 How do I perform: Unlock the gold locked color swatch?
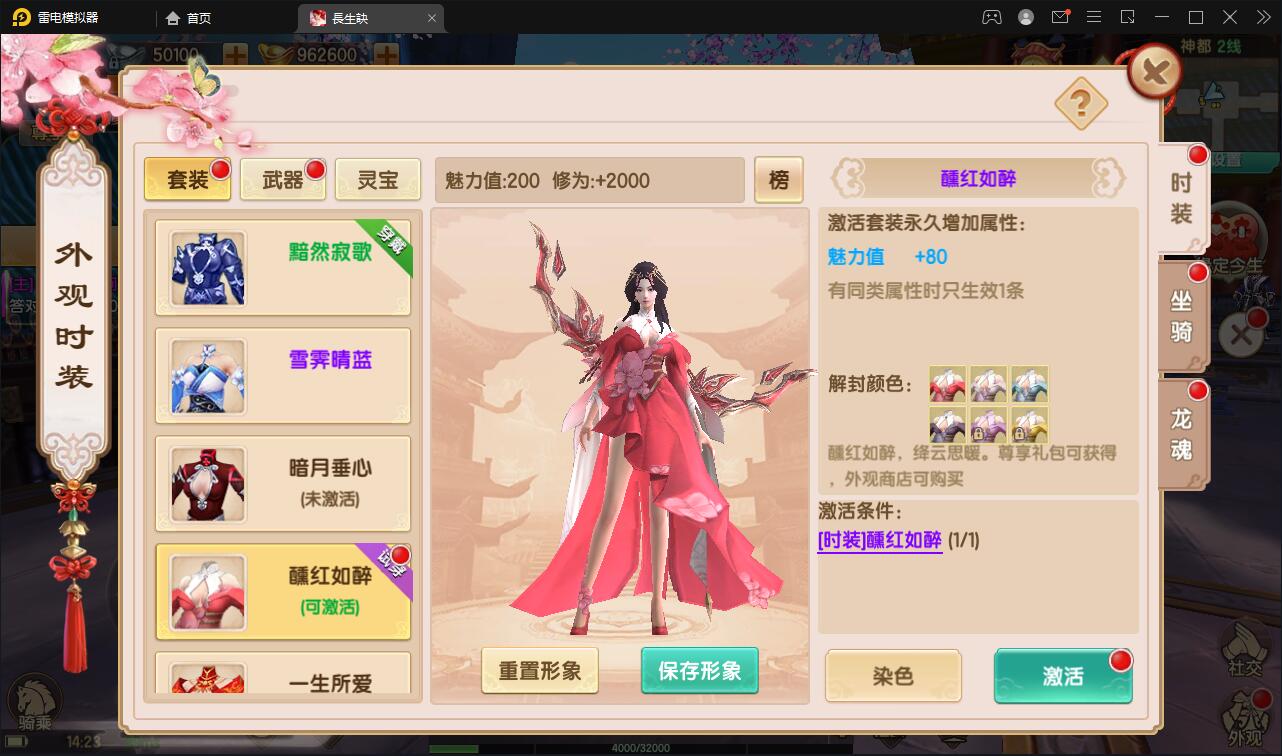[x=1030, y=426]
